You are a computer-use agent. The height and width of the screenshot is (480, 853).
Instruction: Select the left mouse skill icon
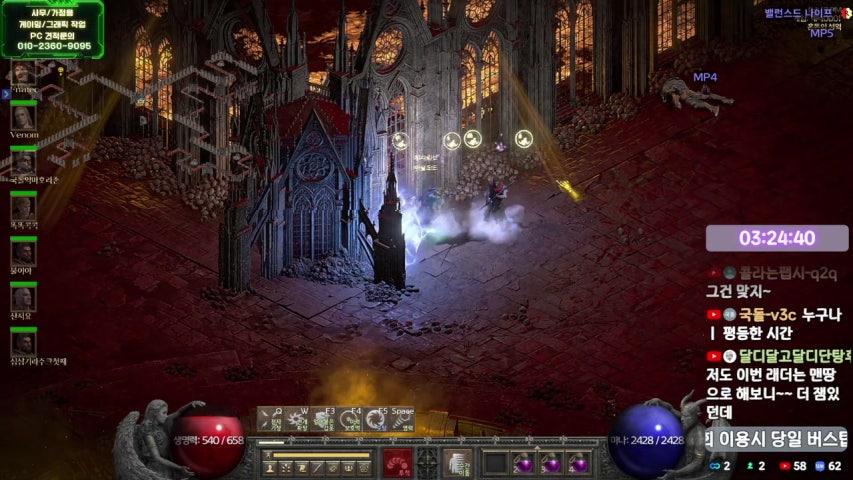point(397,462)
